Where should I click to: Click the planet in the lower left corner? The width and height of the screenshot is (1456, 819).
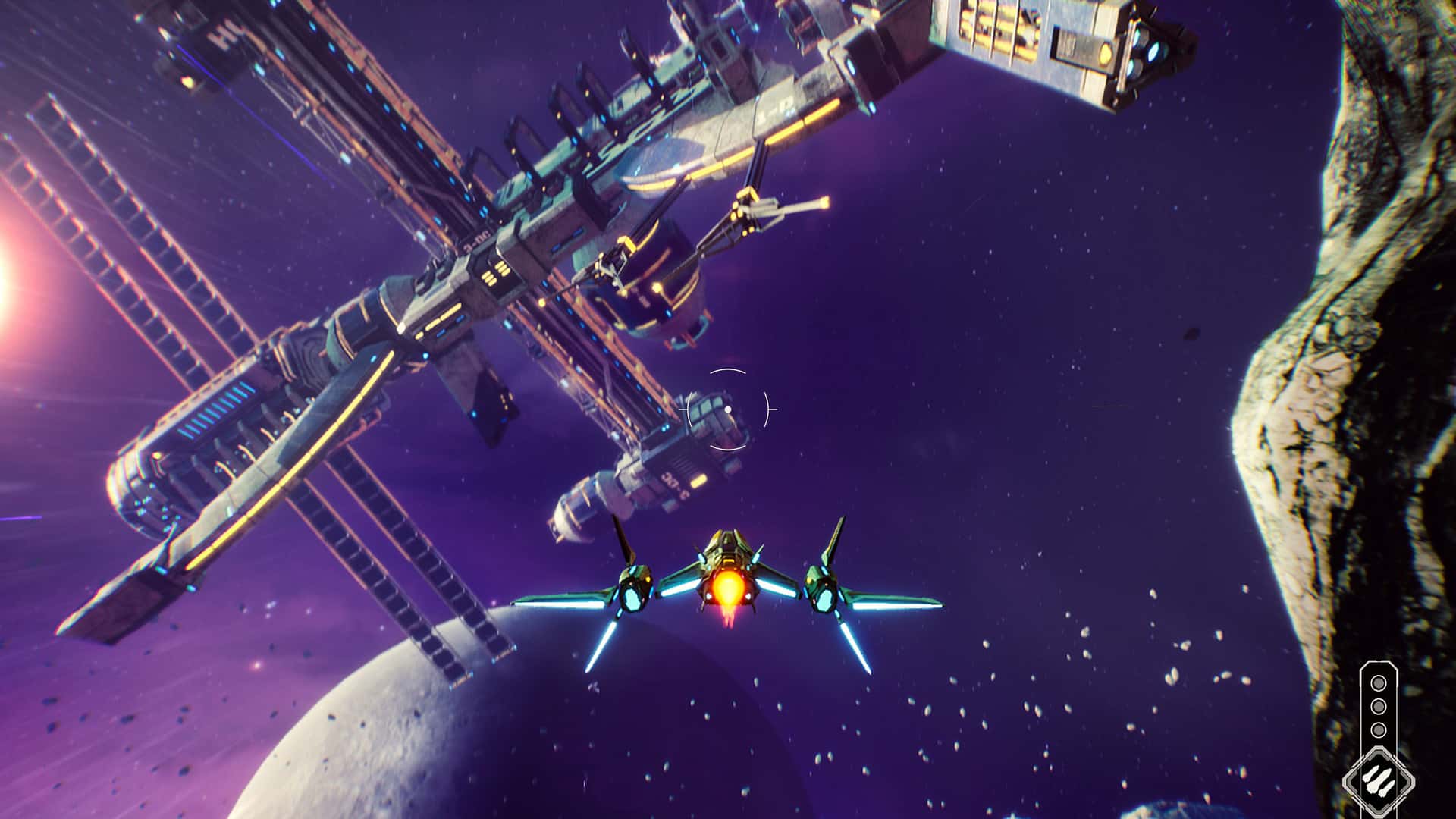[x=364, y=758]
